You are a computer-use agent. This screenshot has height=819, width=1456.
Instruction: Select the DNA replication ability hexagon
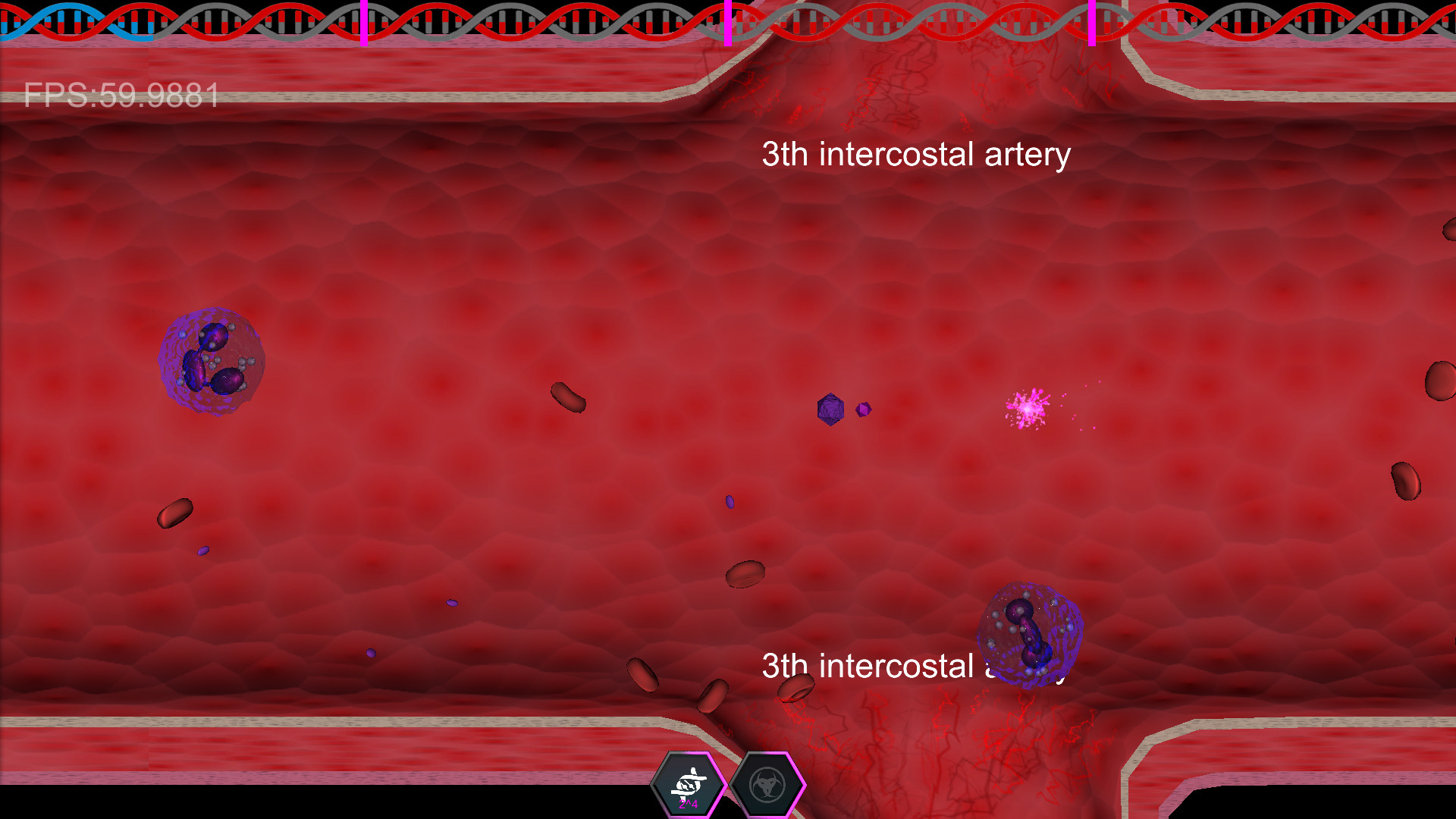(x=690, y=785)
